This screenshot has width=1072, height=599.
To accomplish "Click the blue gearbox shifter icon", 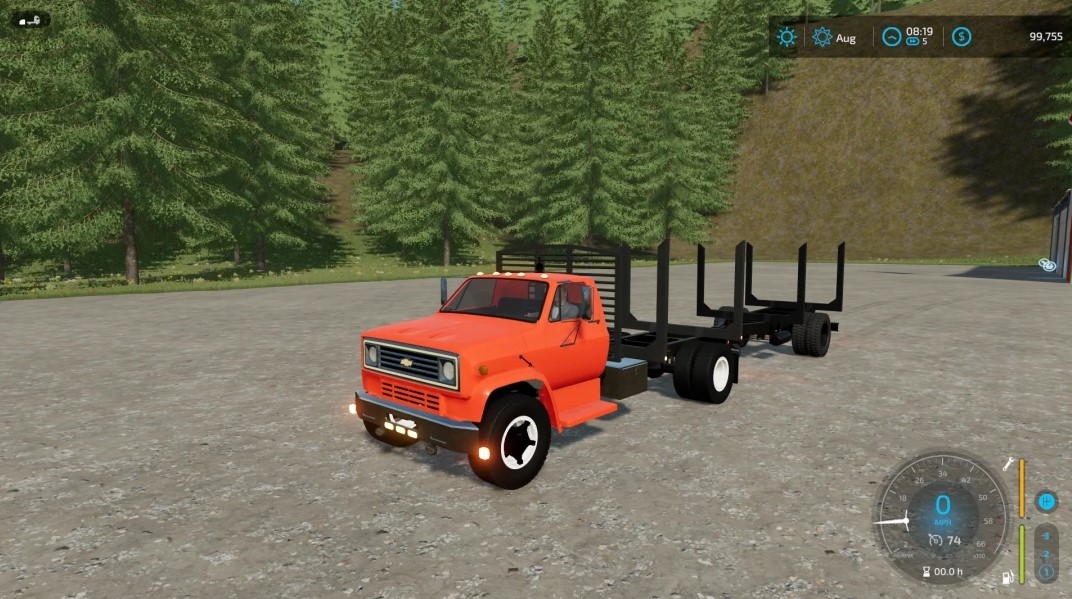I will [x=1046, y=501].
